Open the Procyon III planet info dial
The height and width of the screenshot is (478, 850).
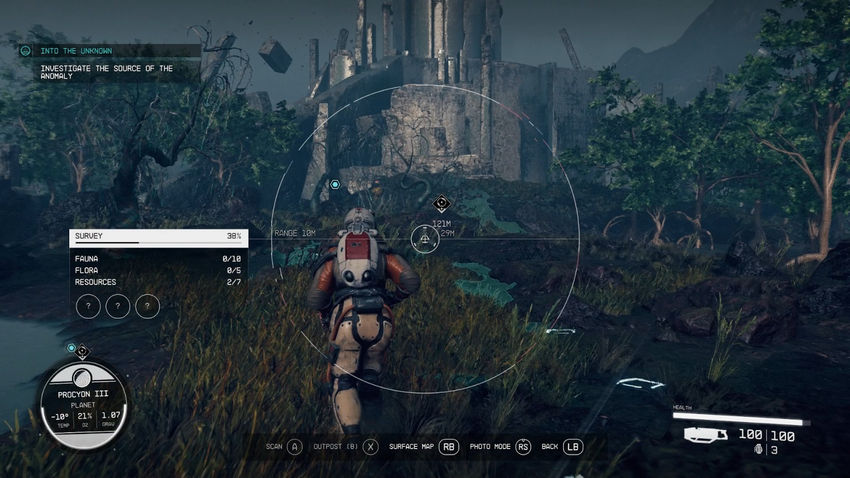pyautogui.click(x=83, y=404)
